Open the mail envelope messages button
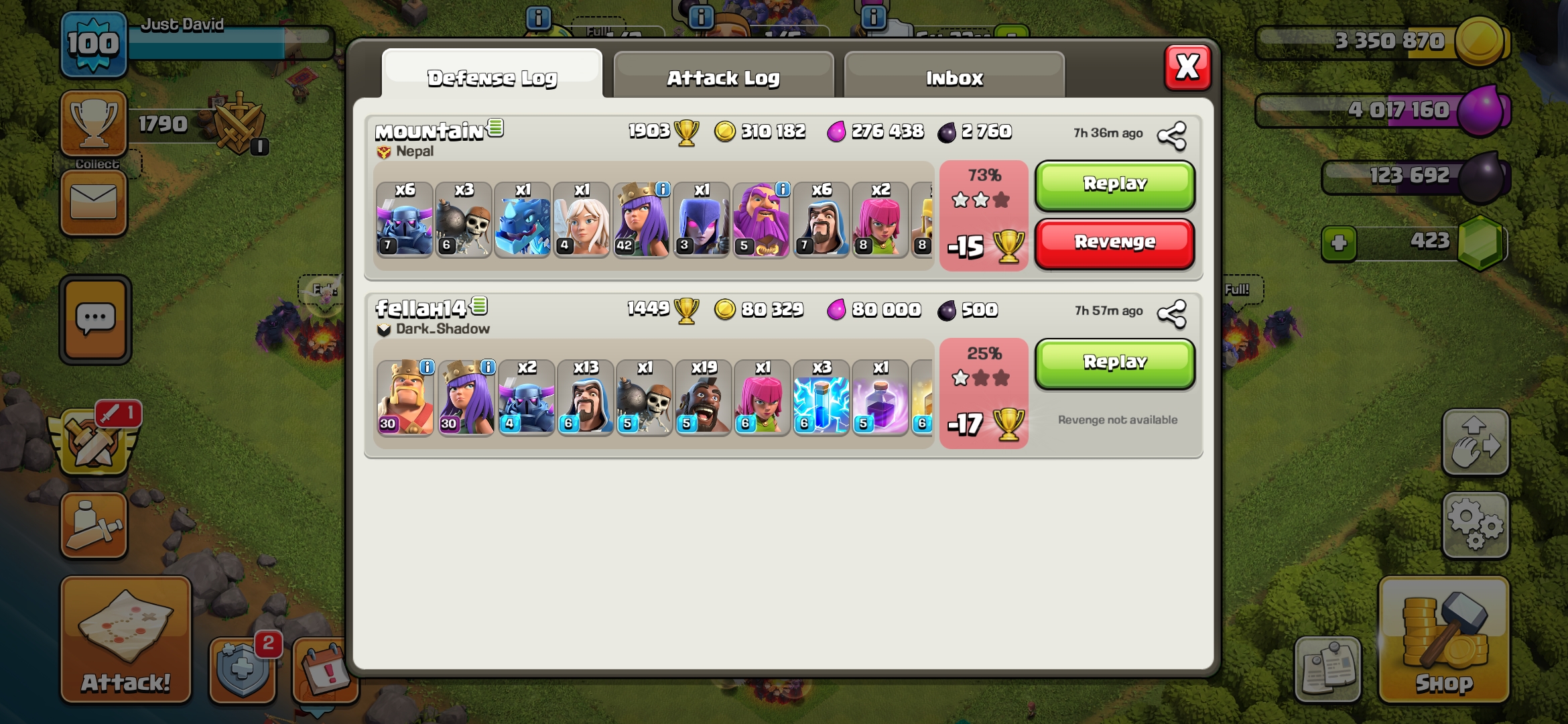This screenshot has width=1568, height=724. point(94,202)
